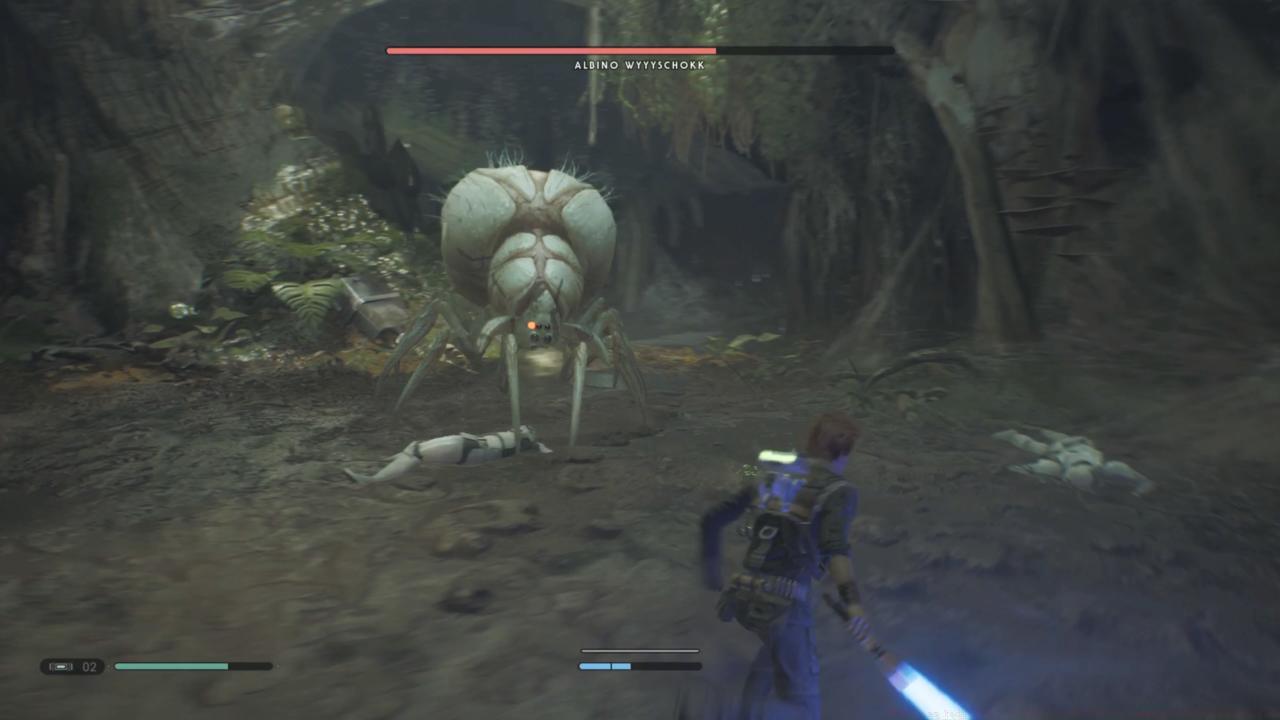Select the ALBINO WYYYSCHOKK name label
The width and height of the screenshot is (1280, 720).
pos(640,64)
